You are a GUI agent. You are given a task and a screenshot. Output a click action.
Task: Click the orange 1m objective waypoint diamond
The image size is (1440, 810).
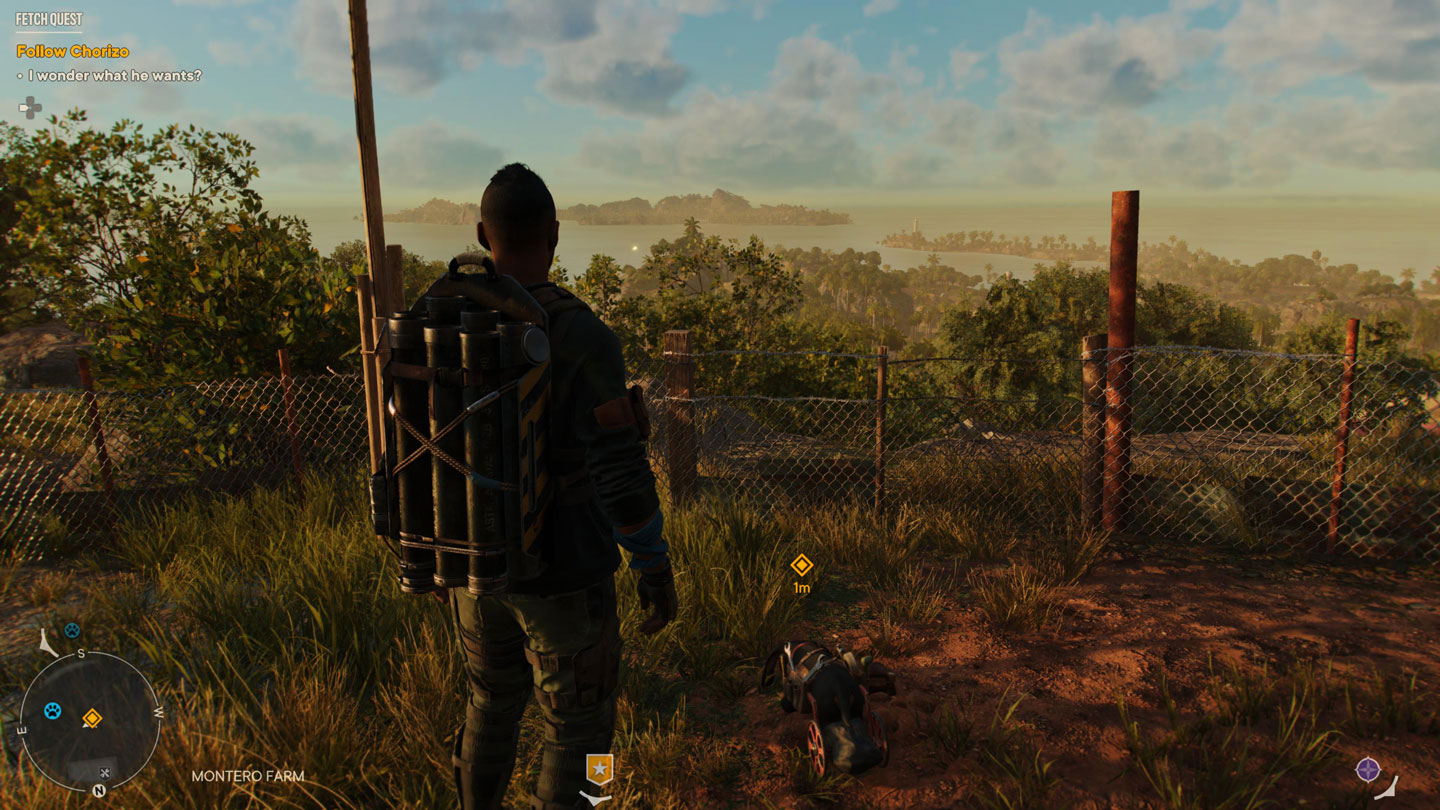(801, 565)
